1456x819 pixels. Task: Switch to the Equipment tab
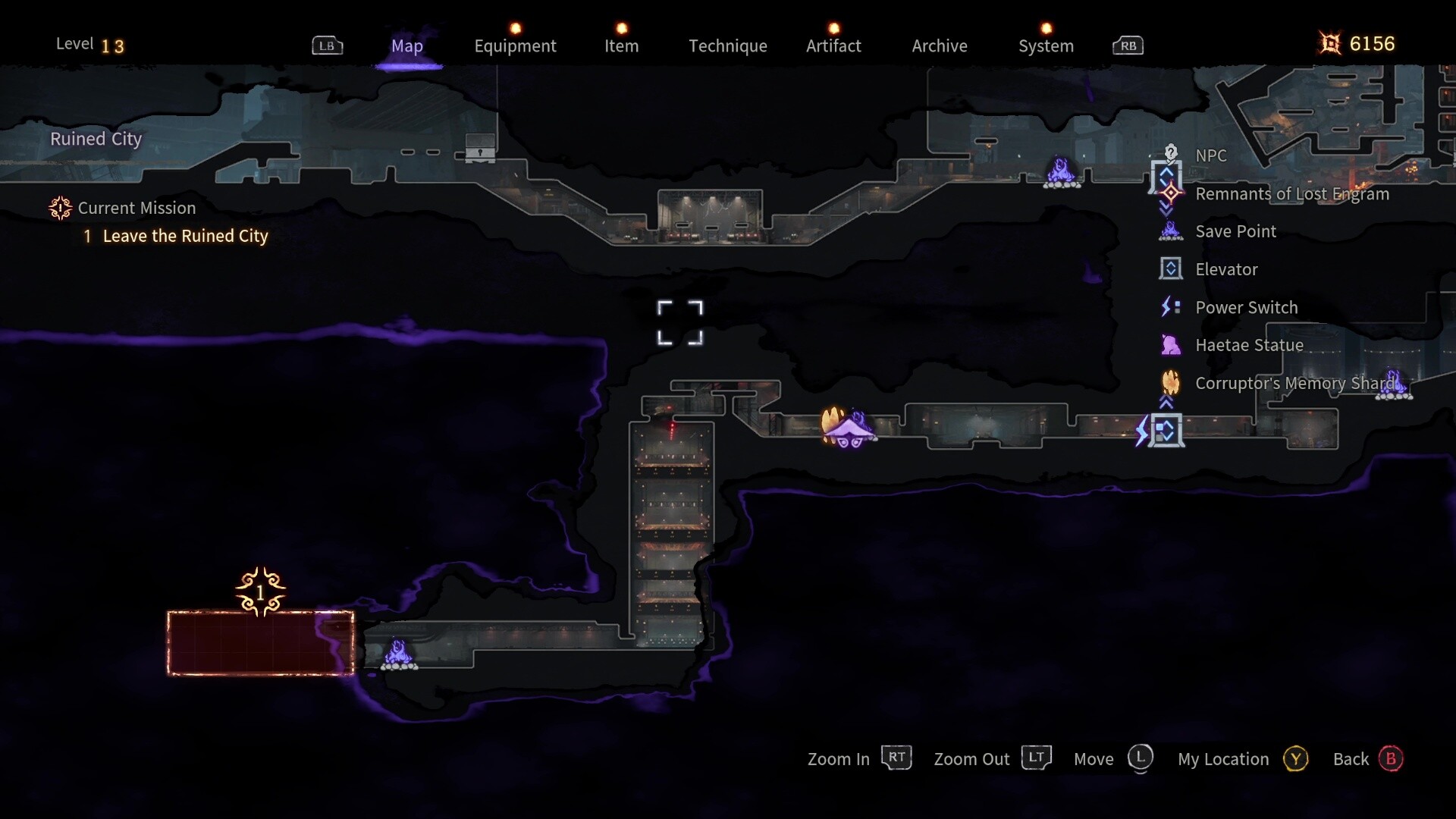click(516, 45)
